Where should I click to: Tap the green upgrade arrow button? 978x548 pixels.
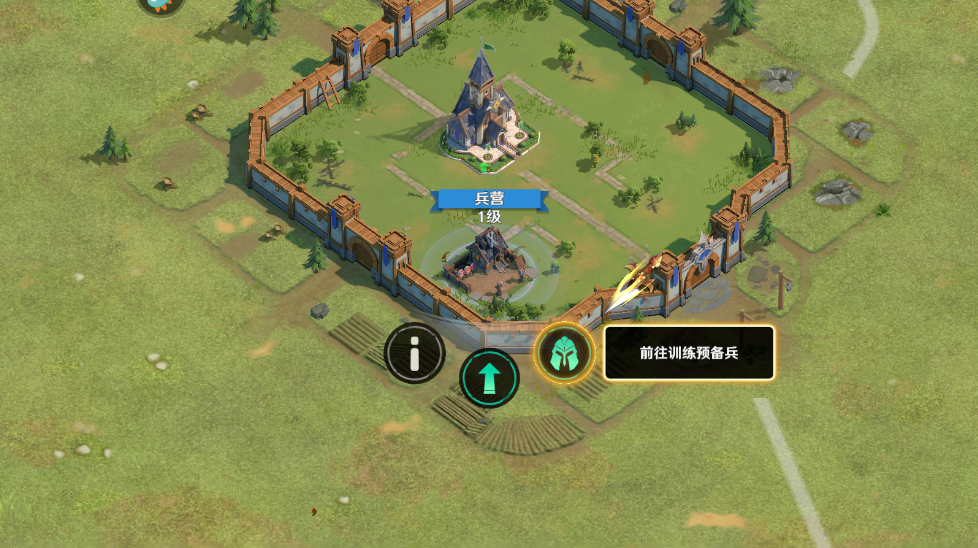pyautogui.click(x=489, y=379)
